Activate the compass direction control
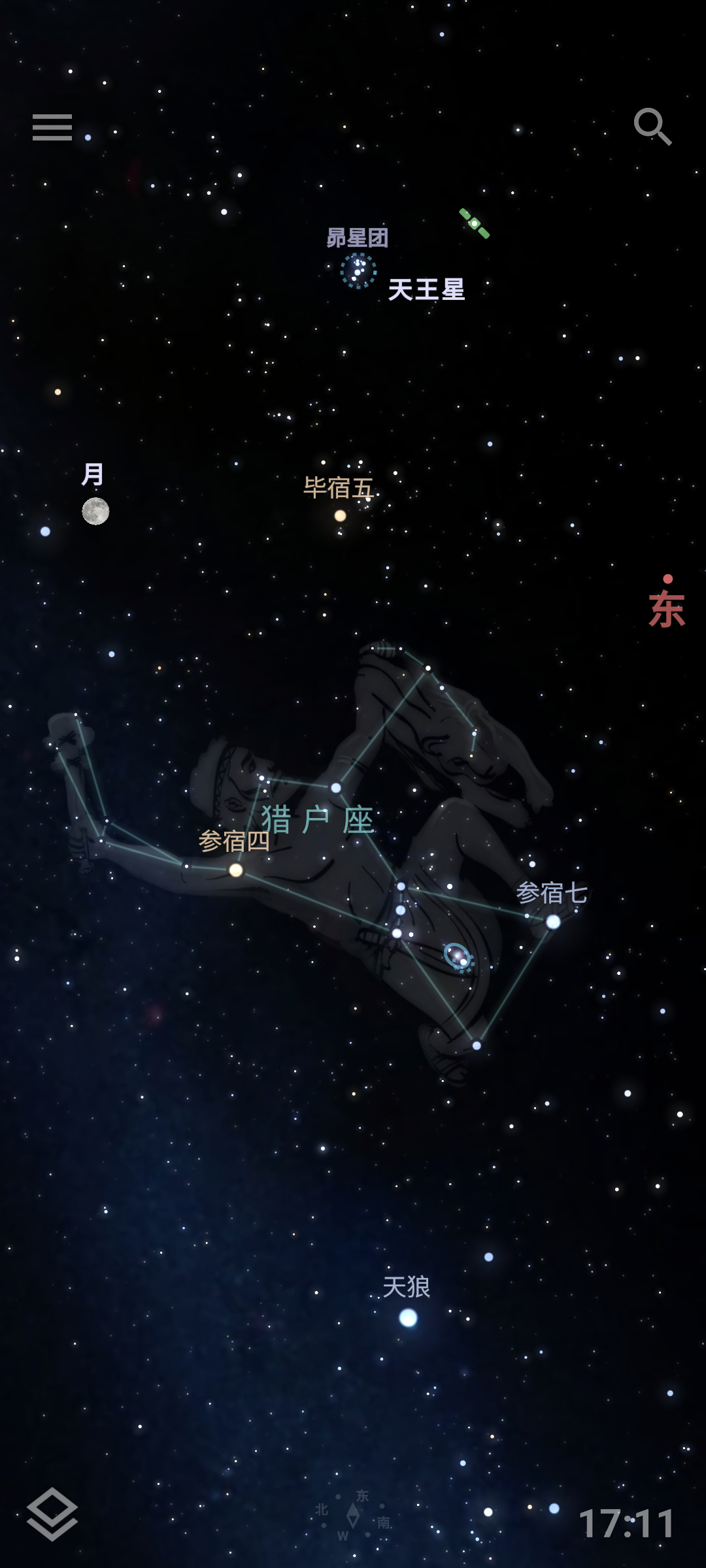This screenshot has height=1568, width=706. 353,1516
